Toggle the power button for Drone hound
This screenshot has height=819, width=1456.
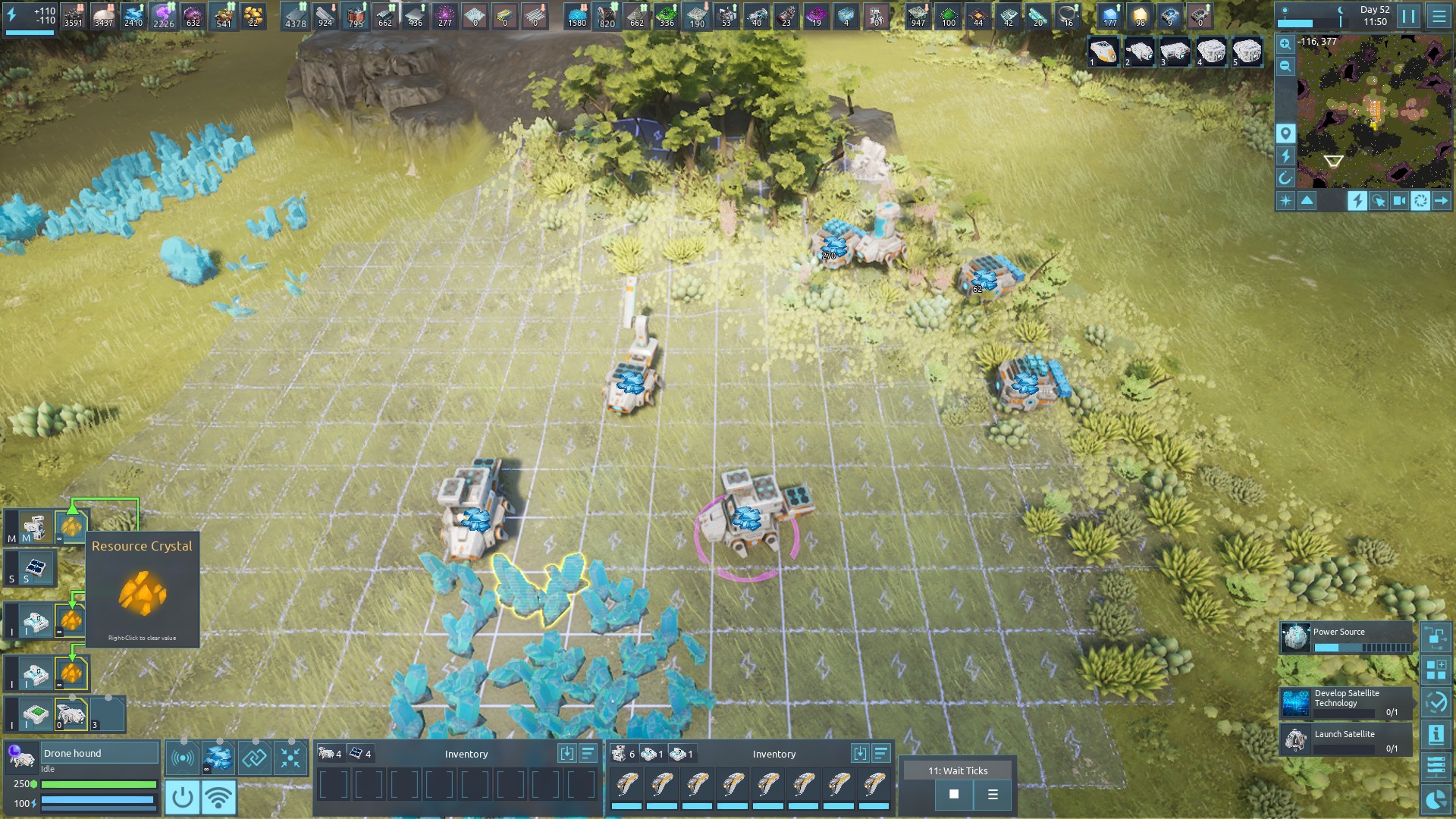(182, 797)
